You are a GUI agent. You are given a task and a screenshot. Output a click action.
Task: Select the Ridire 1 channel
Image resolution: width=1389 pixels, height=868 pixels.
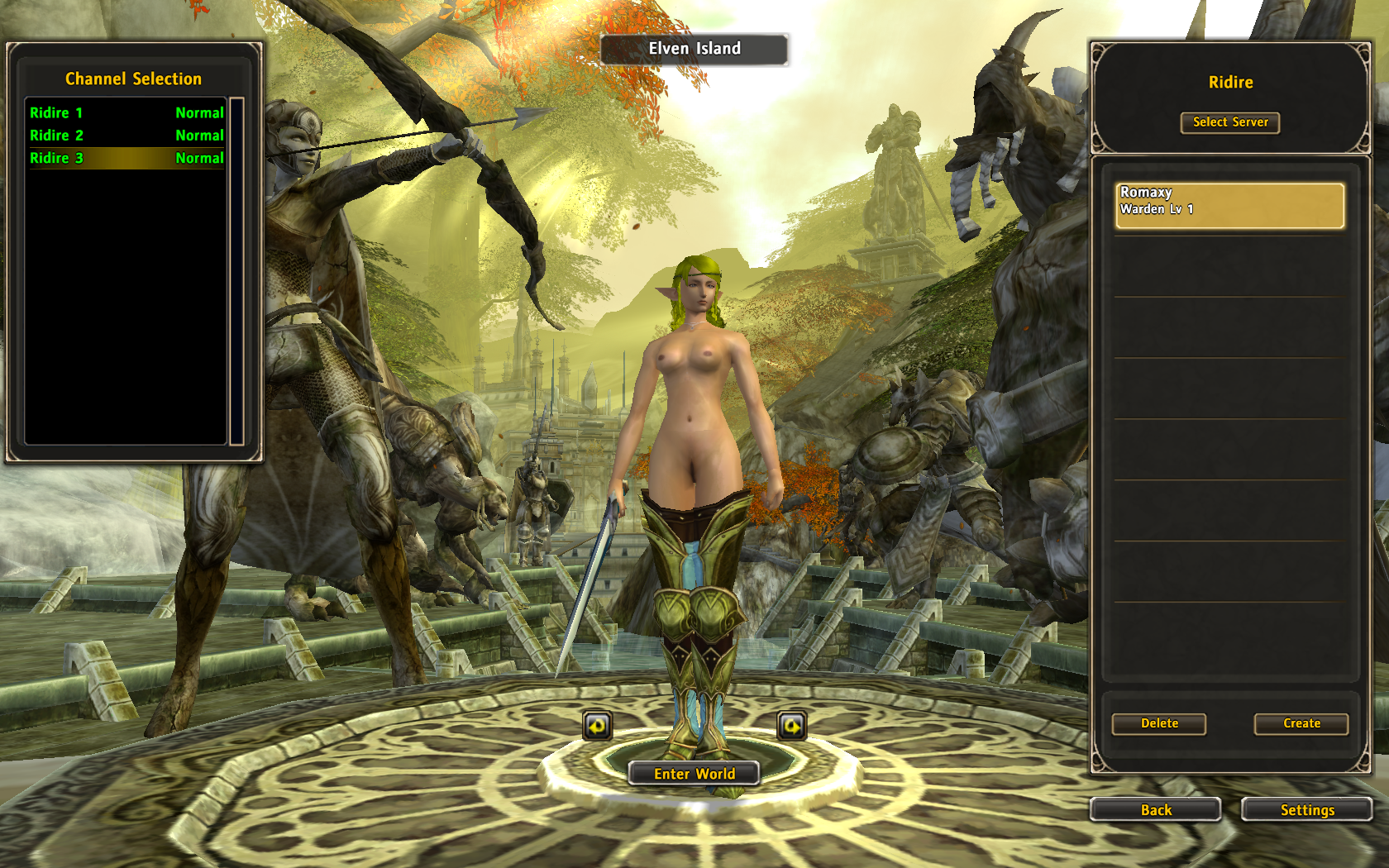point(126,112)
